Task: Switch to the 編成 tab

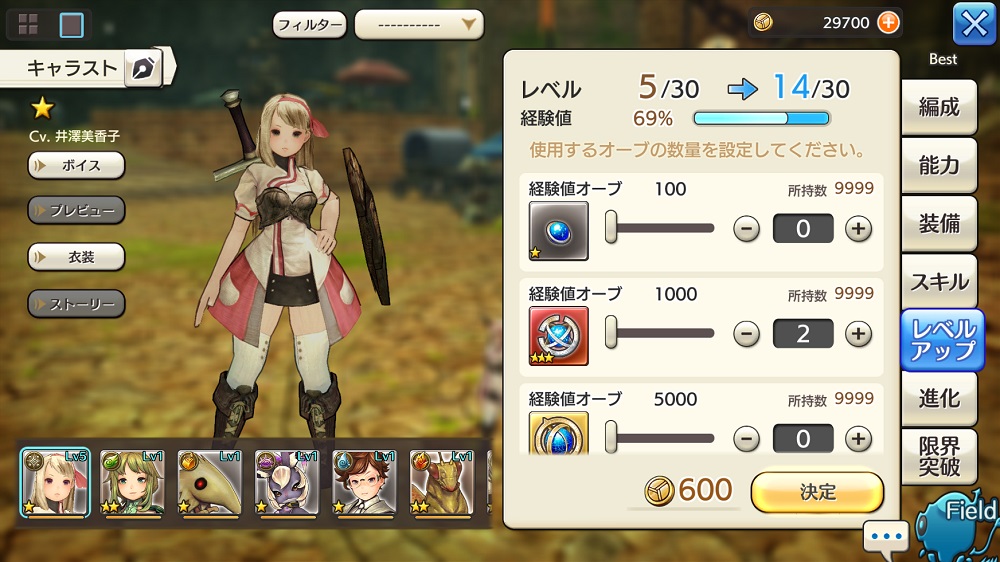Action: tap(939, 107)
